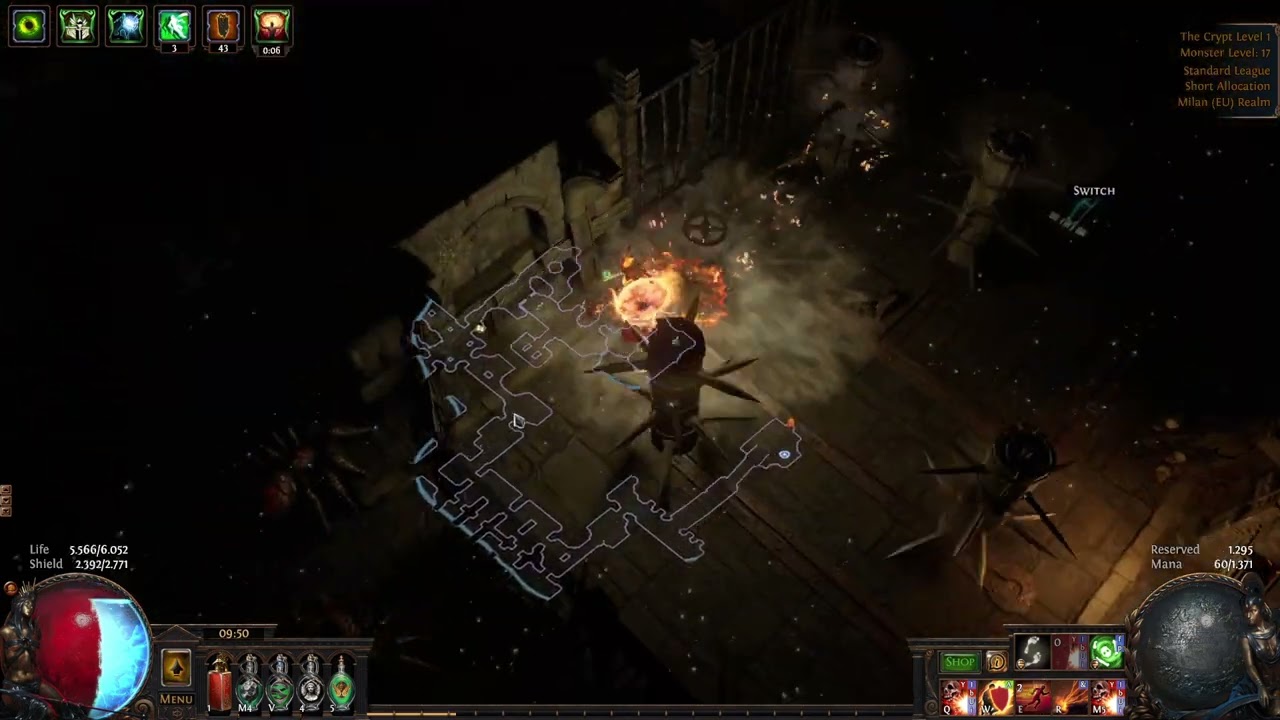1280x720 pixels.
Task: Click the golden level-up arrow button
Action: [x=176, y=667]
